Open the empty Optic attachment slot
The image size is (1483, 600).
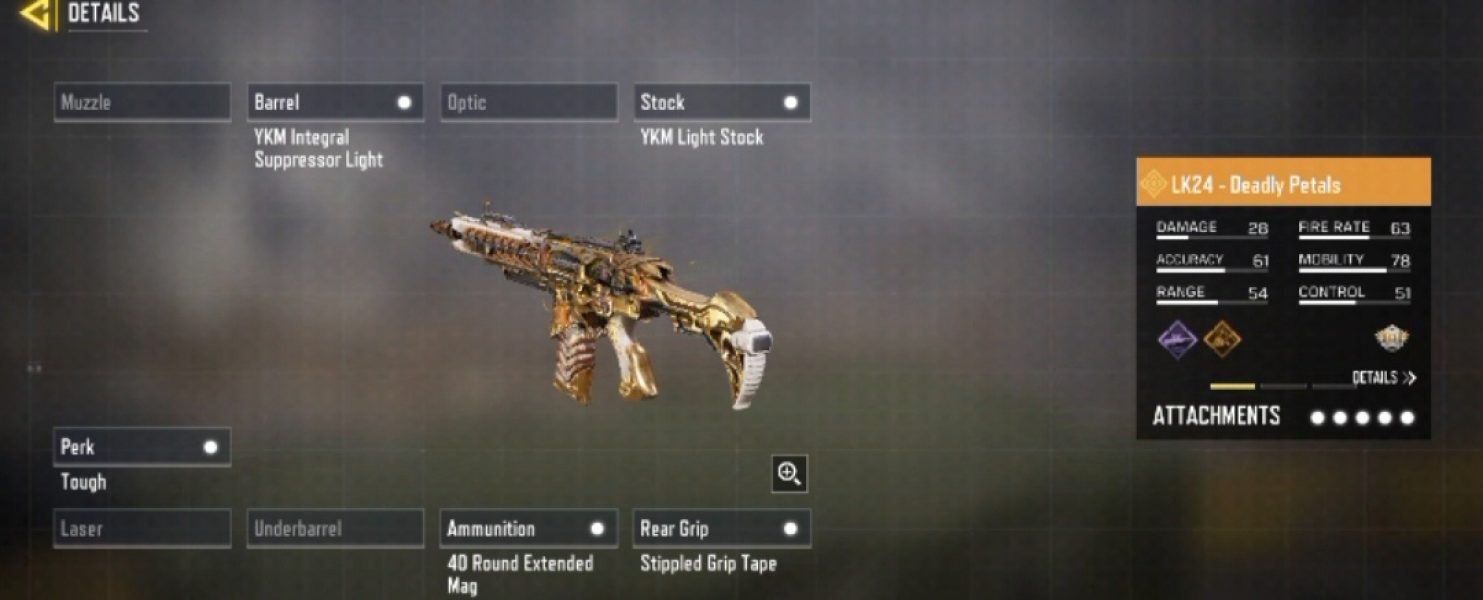528,102
